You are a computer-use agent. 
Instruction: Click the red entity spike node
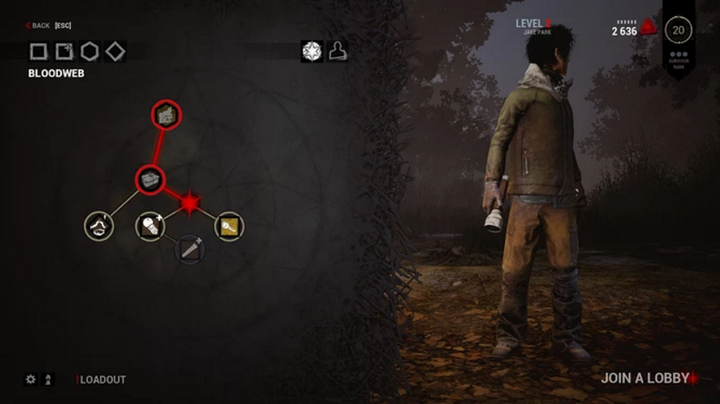click(x=190, y=203)
